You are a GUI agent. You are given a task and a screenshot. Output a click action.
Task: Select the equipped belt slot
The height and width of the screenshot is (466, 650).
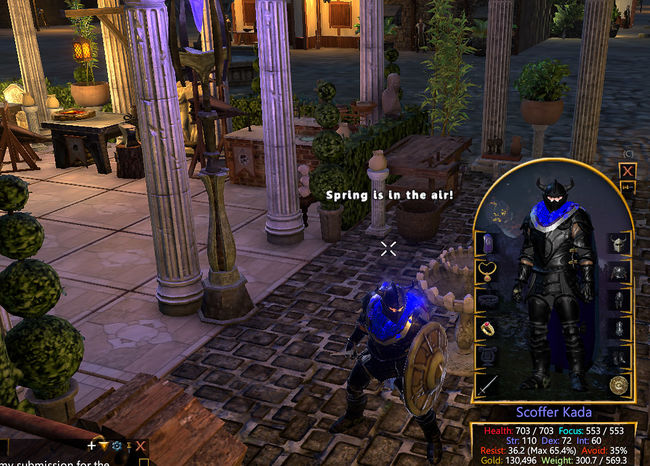point(488,299)
